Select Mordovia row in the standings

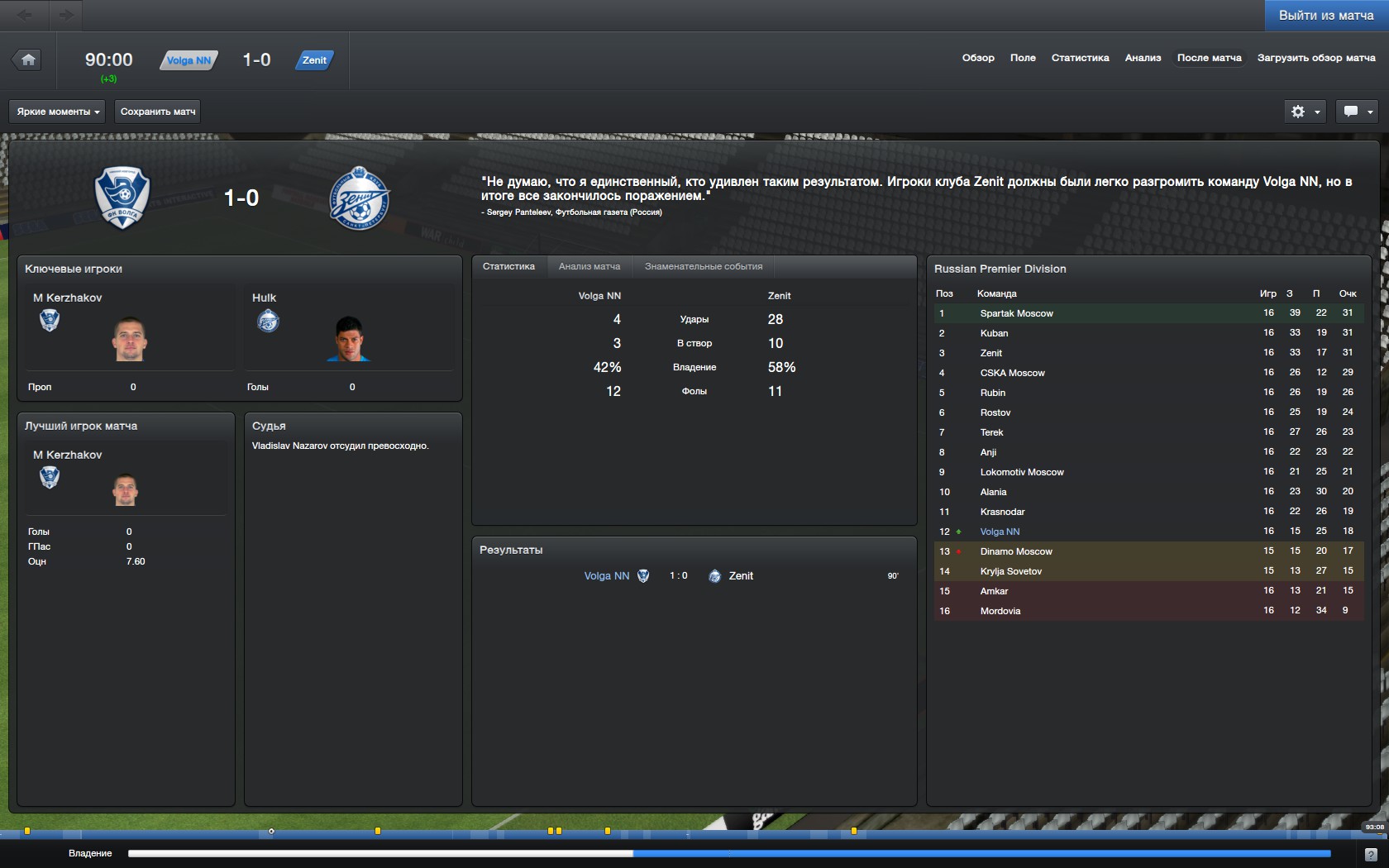1000,611
